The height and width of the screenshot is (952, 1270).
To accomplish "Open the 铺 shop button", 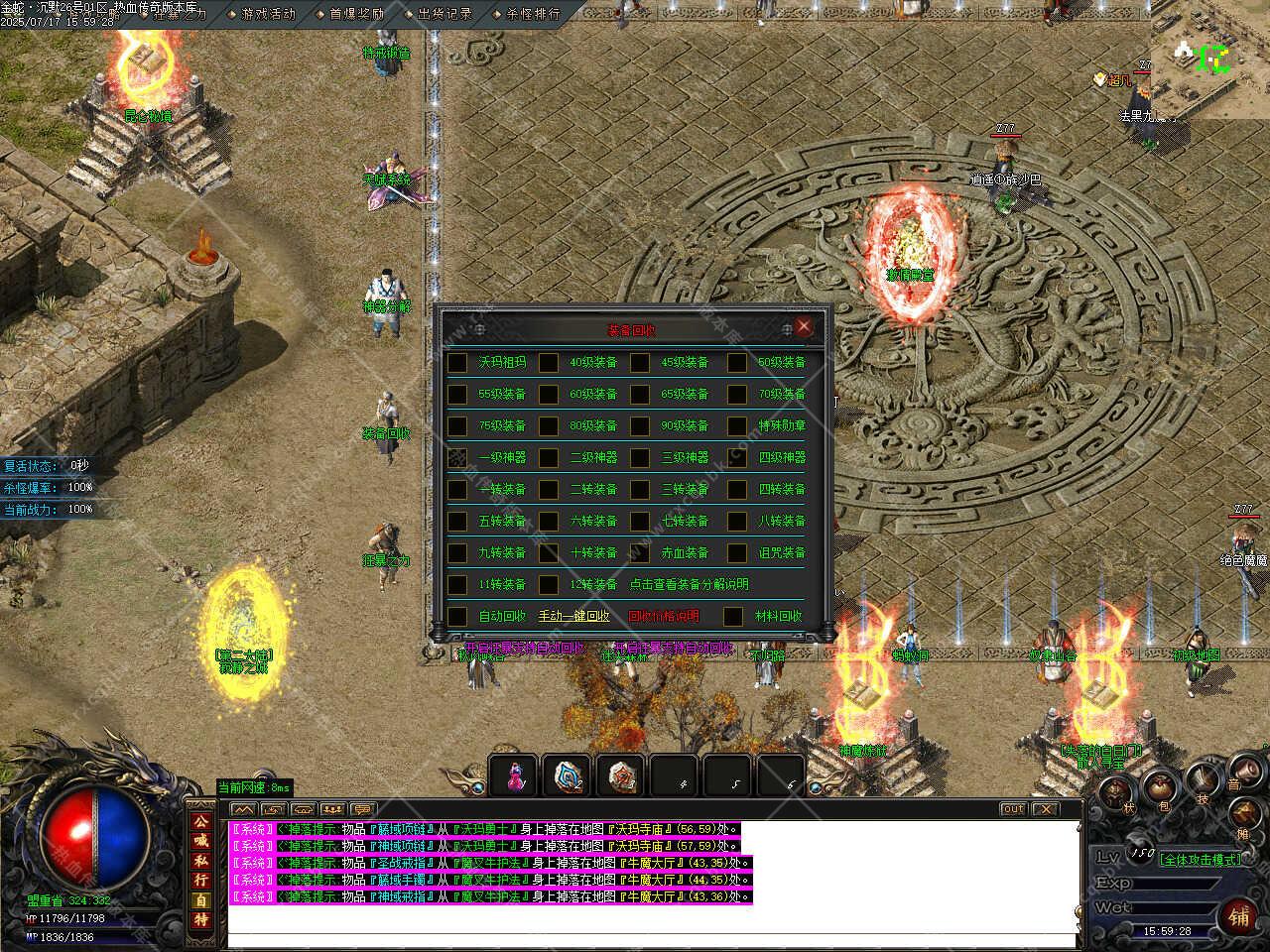I will click(x=1238, y=916).
